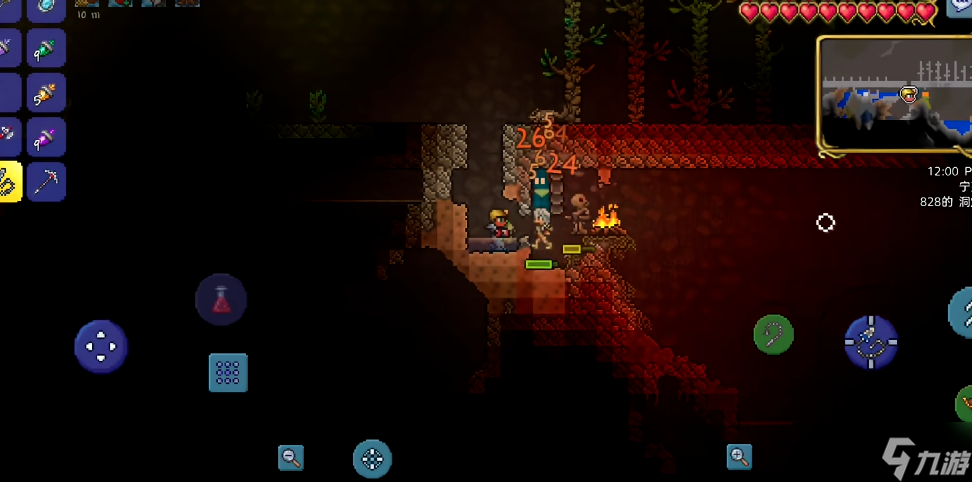972x482 pixels.
Task: Open the minimap
Action: pyautogui.click(x=895, y=96)
